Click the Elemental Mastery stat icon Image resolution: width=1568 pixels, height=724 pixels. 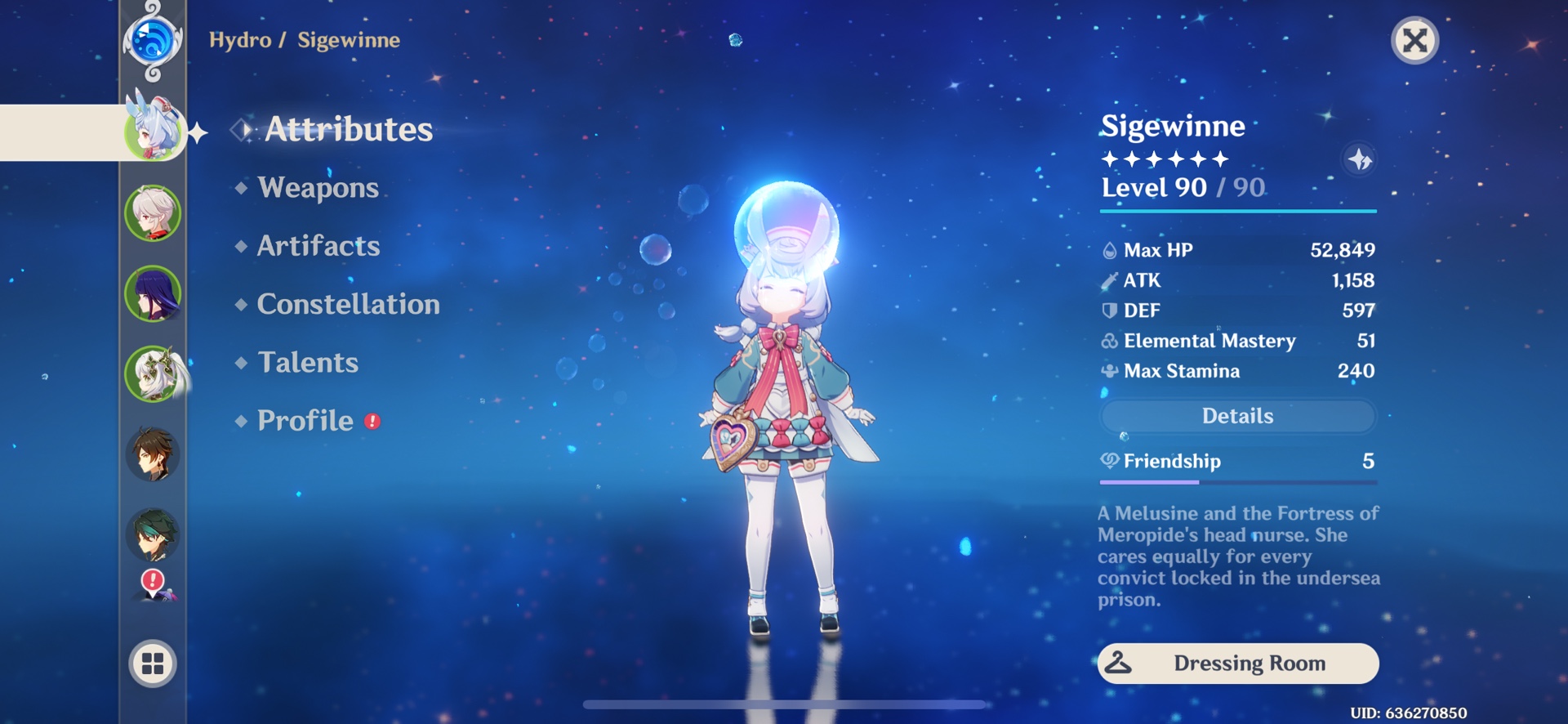[x=1108, y=341]
